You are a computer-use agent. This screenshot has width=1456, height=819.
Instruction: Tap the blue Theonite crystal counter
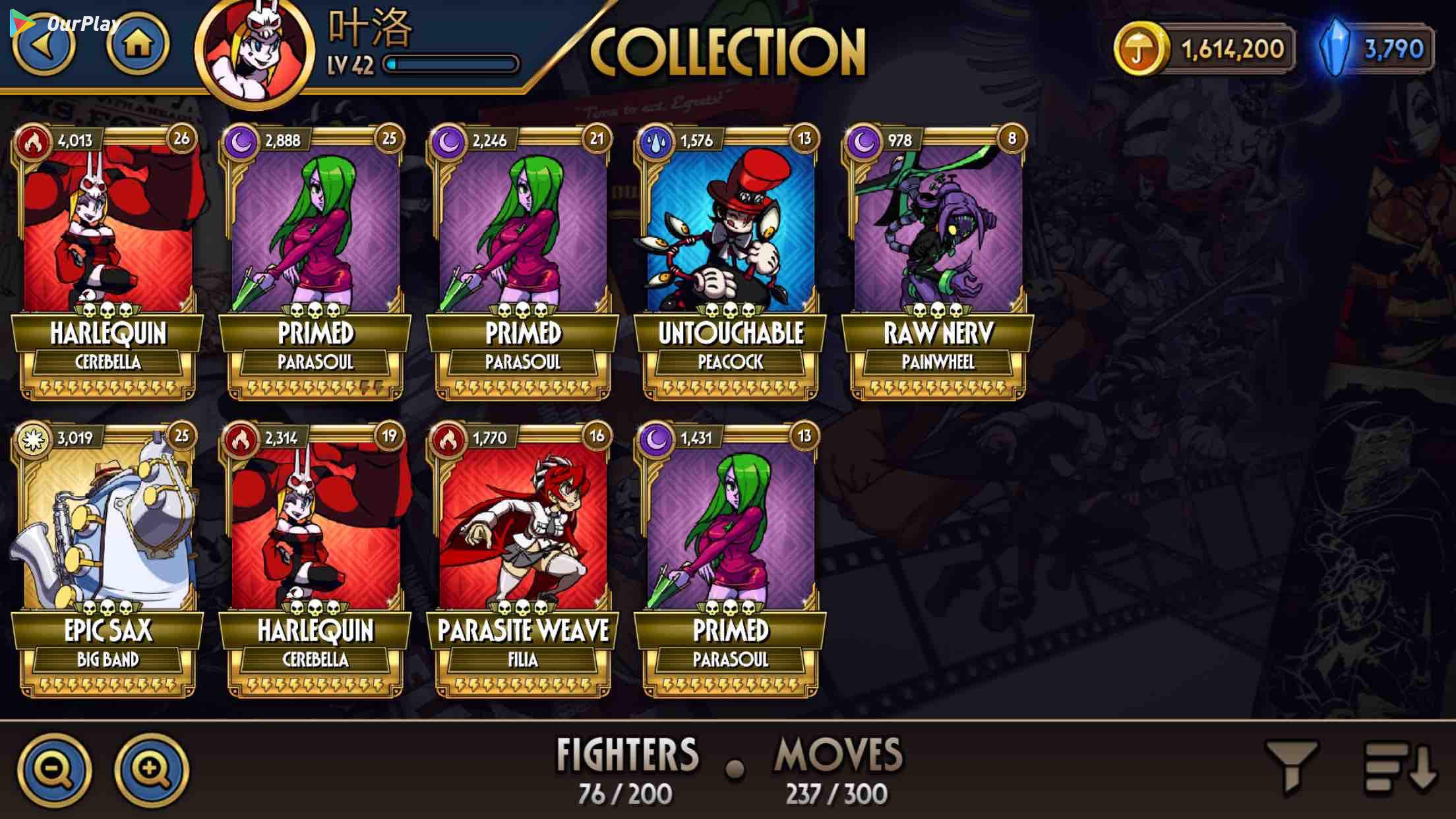point(1377,49)
